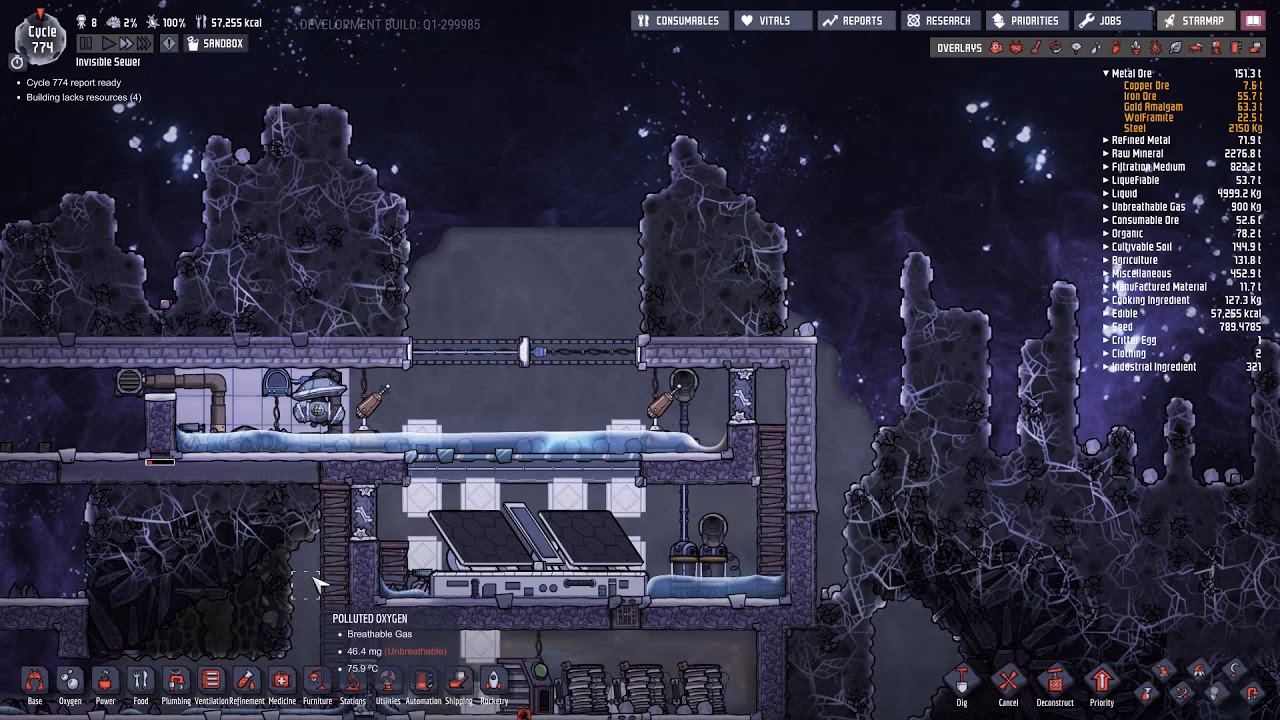Open the Jobs screen

[1111, 20]
